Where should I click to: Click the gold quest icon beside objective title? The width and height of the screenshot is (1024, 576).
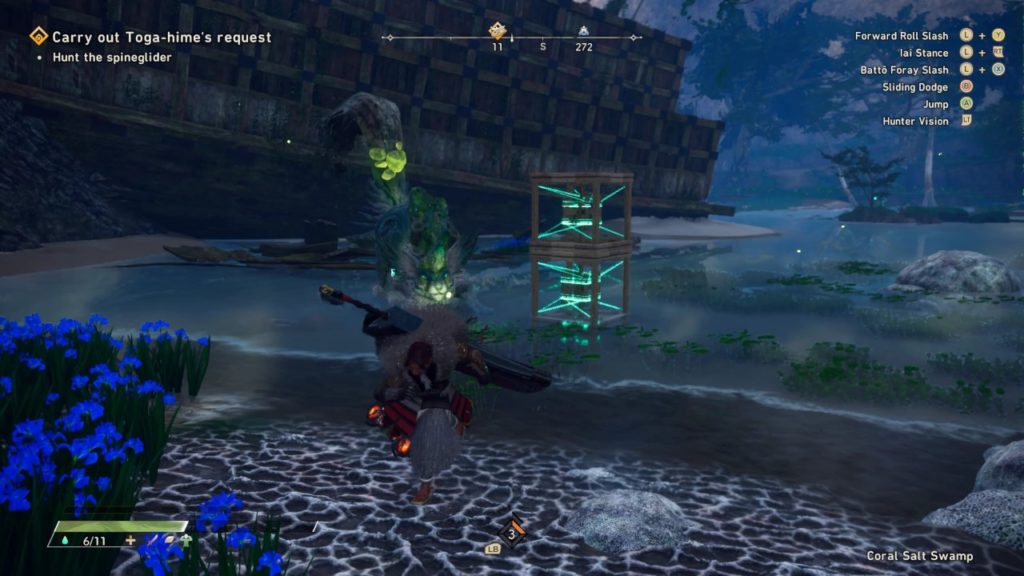39,37
